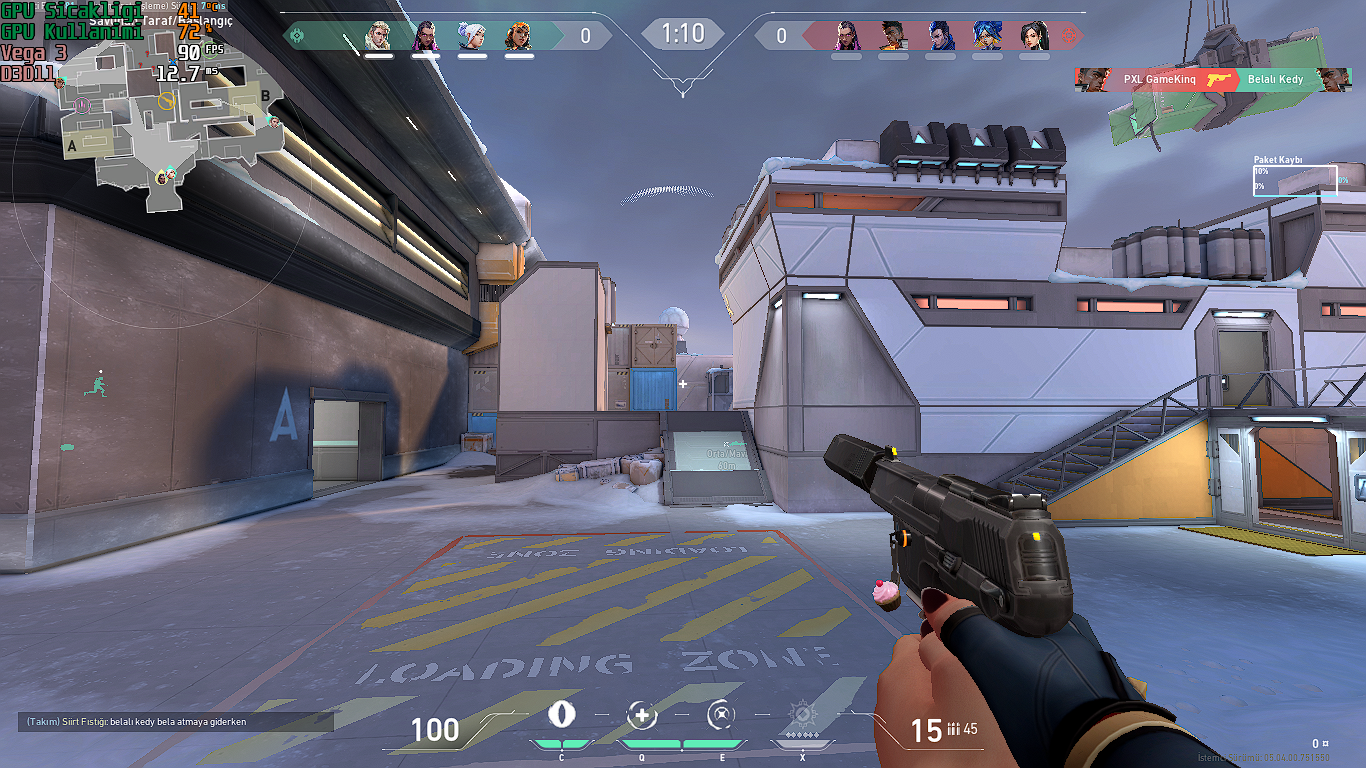Viewport: 1366px width, 768px height.
Task: Click the yellow pistol marker on the minimap
Action: click(166, 100)
